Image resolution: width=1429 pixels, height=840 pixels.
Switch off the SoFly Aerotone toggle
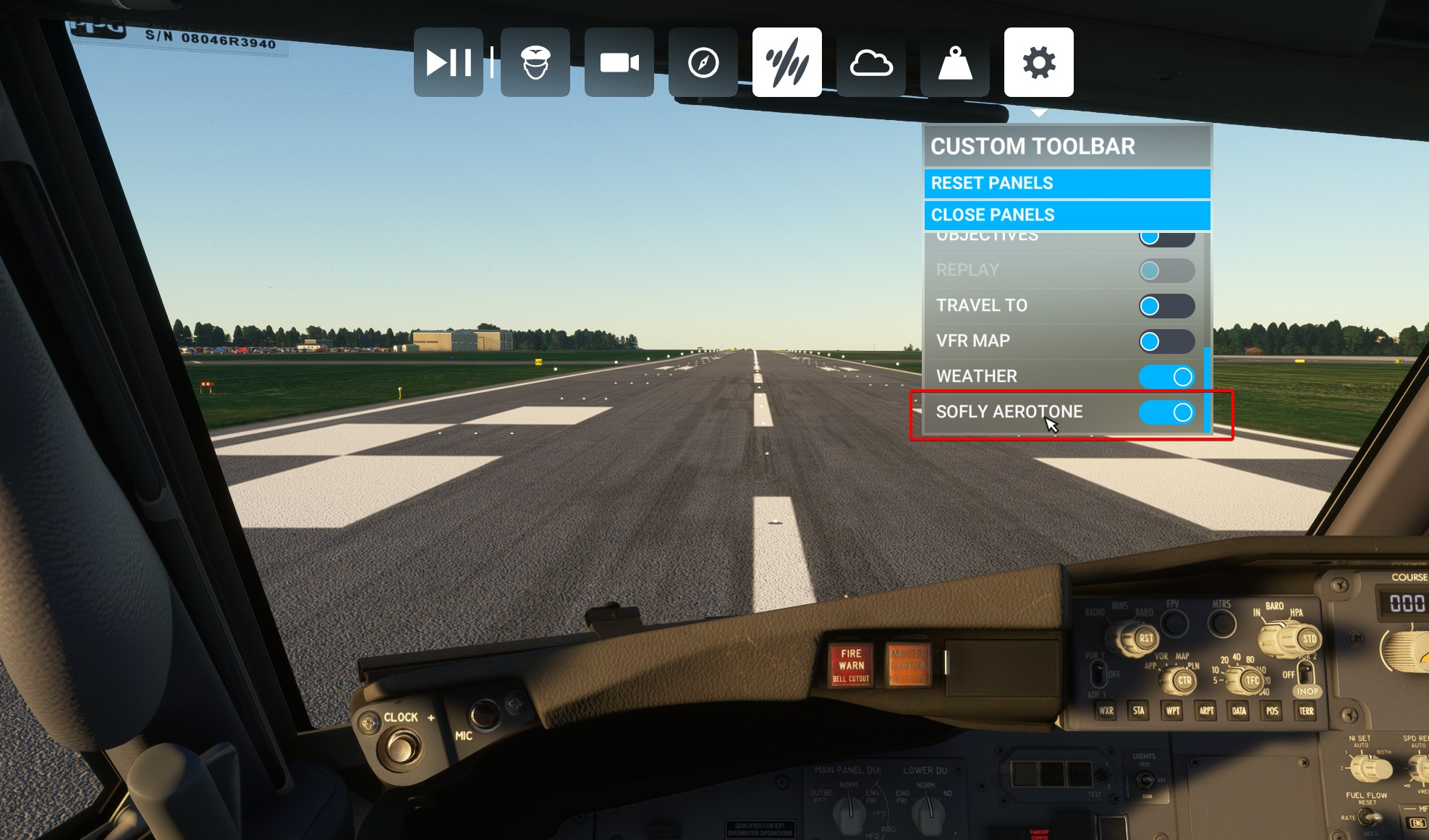point(1166,412)
